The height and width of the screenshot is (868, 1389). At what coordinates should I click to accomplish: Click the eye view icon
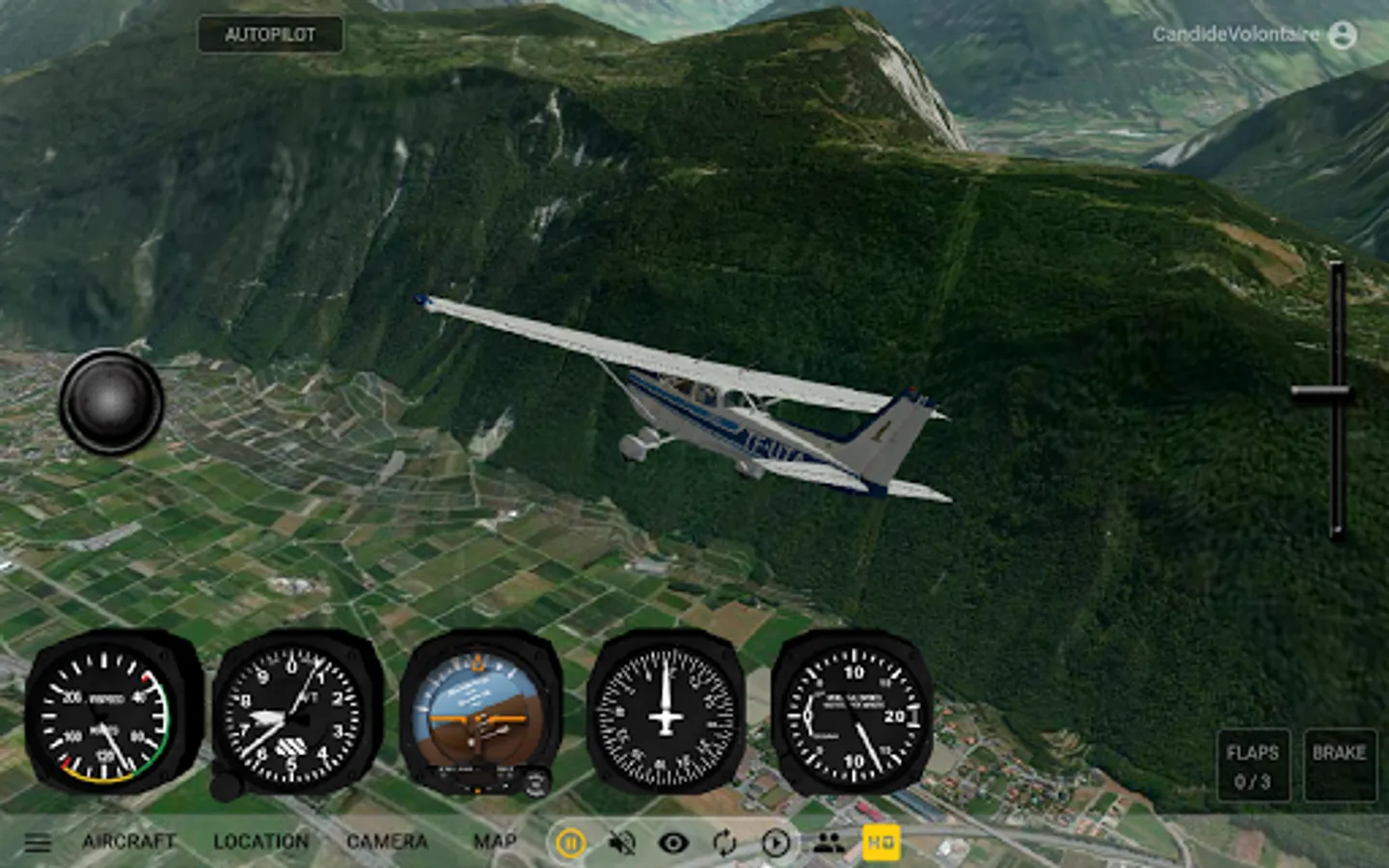click(x=673, y=844)
